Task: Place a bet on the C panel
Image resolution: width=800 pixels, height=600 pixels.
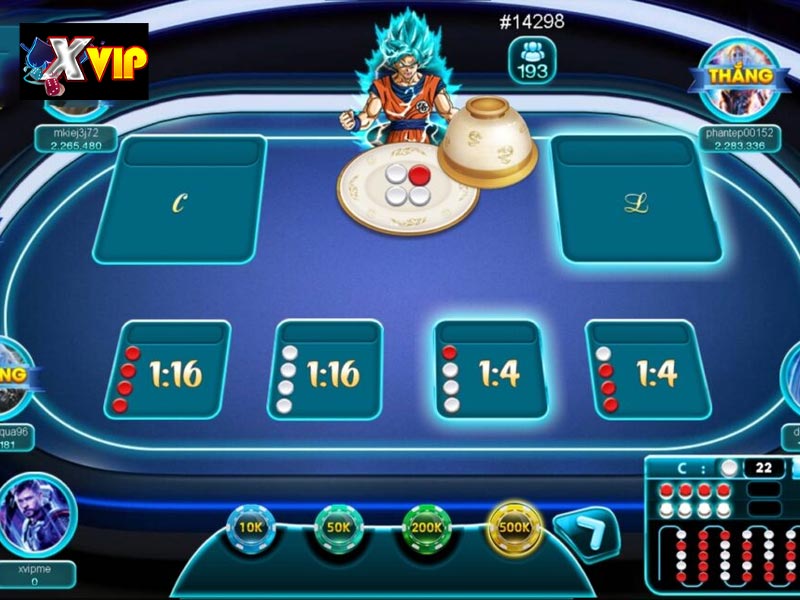Action: (x=180, y=200)
